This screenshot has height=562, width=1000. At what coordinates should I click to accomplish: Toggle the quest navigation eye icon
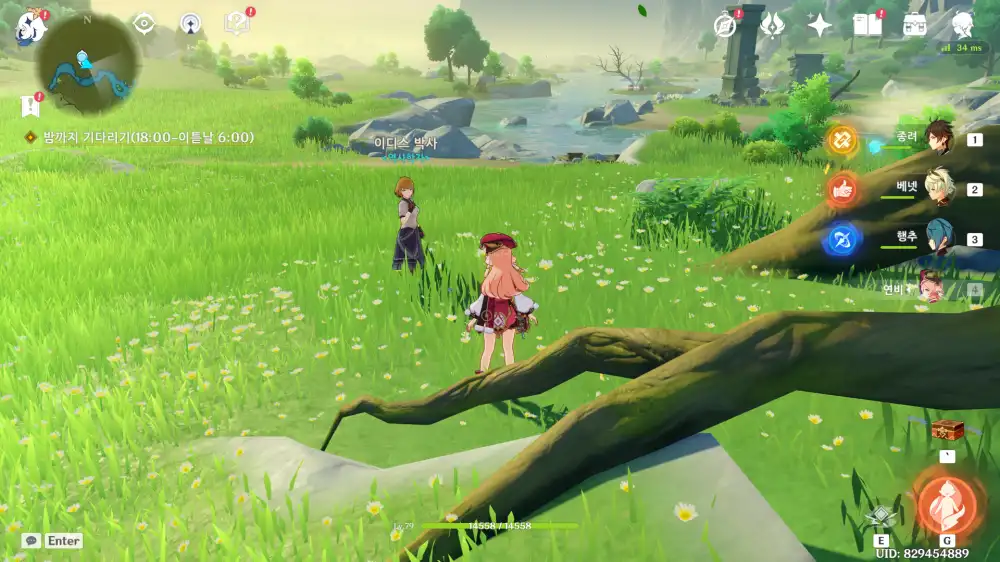tap(144, 23)
